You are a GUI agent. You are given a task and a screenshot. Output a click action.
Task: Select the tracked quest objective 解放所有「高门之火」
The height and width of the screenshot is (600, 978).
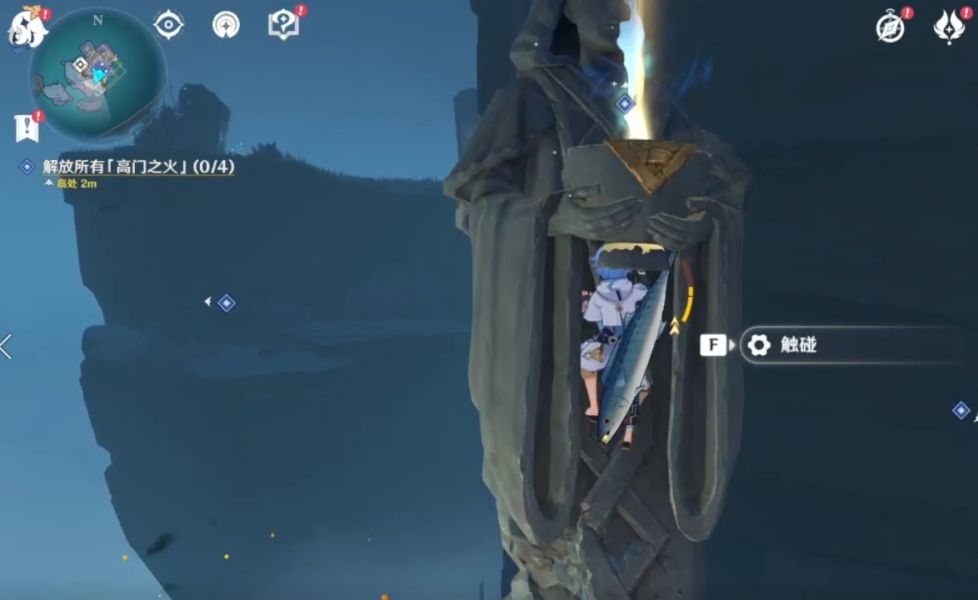tap(138, 166)
